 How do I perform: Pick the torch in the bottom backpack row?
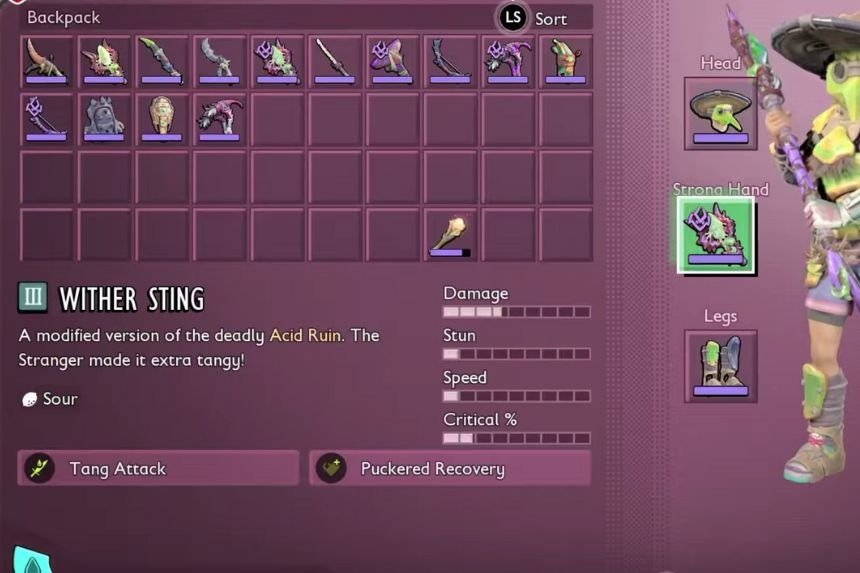(449, 235)
